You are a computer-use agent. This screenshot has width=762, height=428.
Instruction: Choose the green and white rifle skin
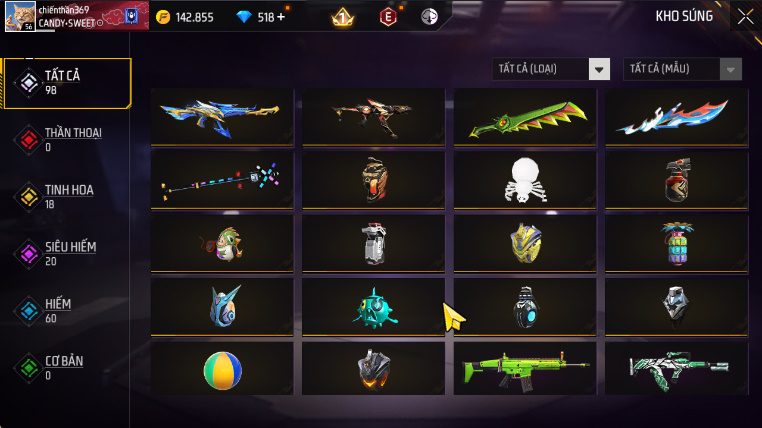tap(676, 369)
